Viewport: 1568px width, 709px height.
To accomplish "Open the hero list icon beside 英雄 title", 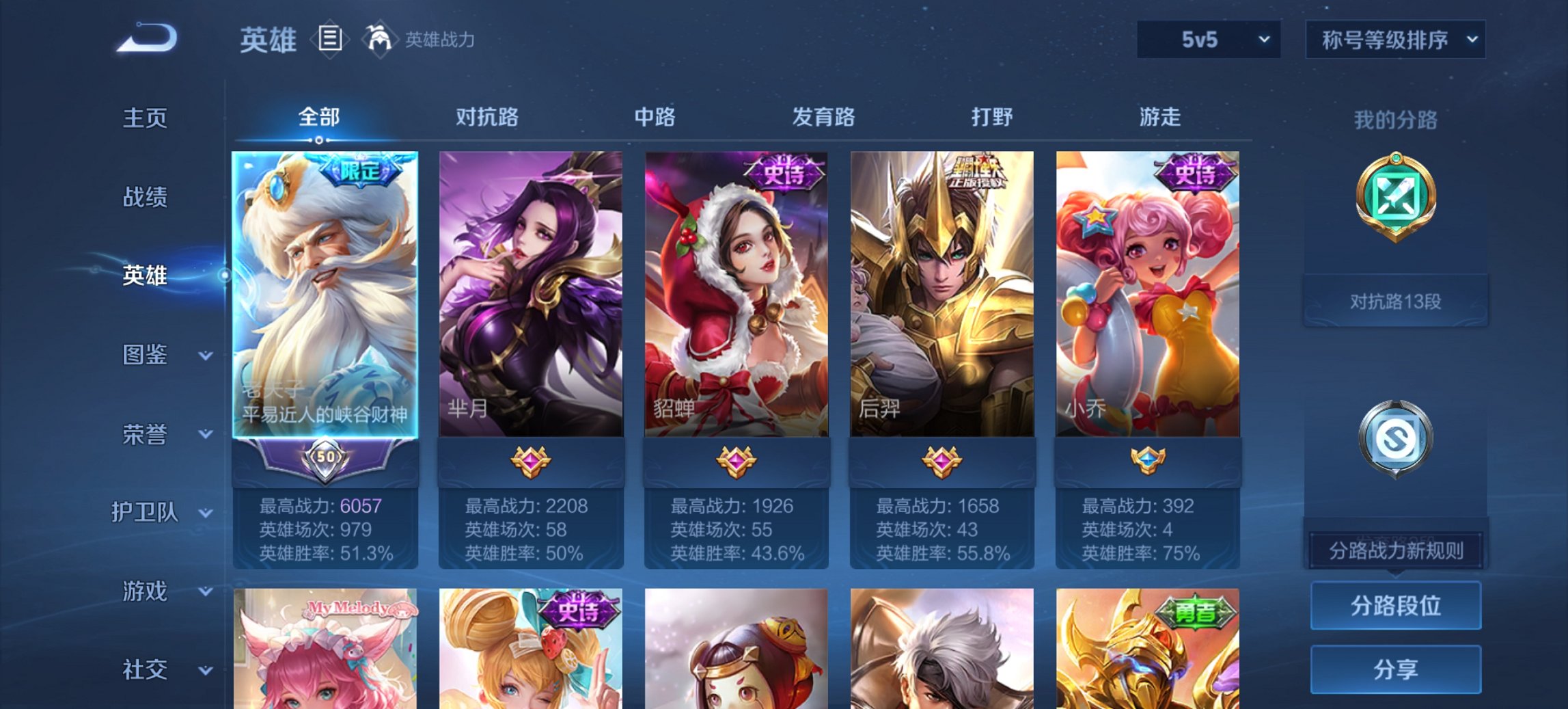I will [x=330, y=40].
